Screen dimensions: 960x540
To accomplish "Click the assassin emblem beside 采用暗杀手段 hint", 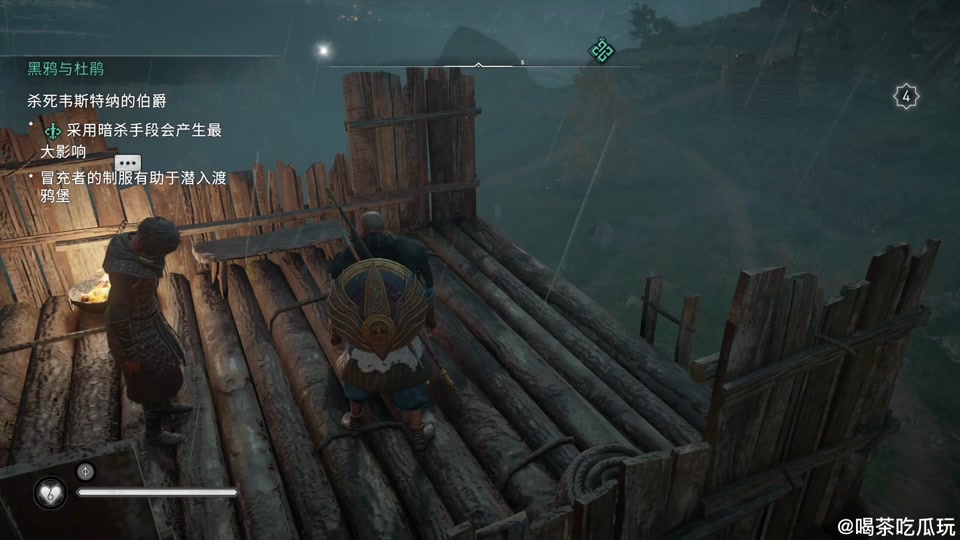I will click(x=52, y=131).
